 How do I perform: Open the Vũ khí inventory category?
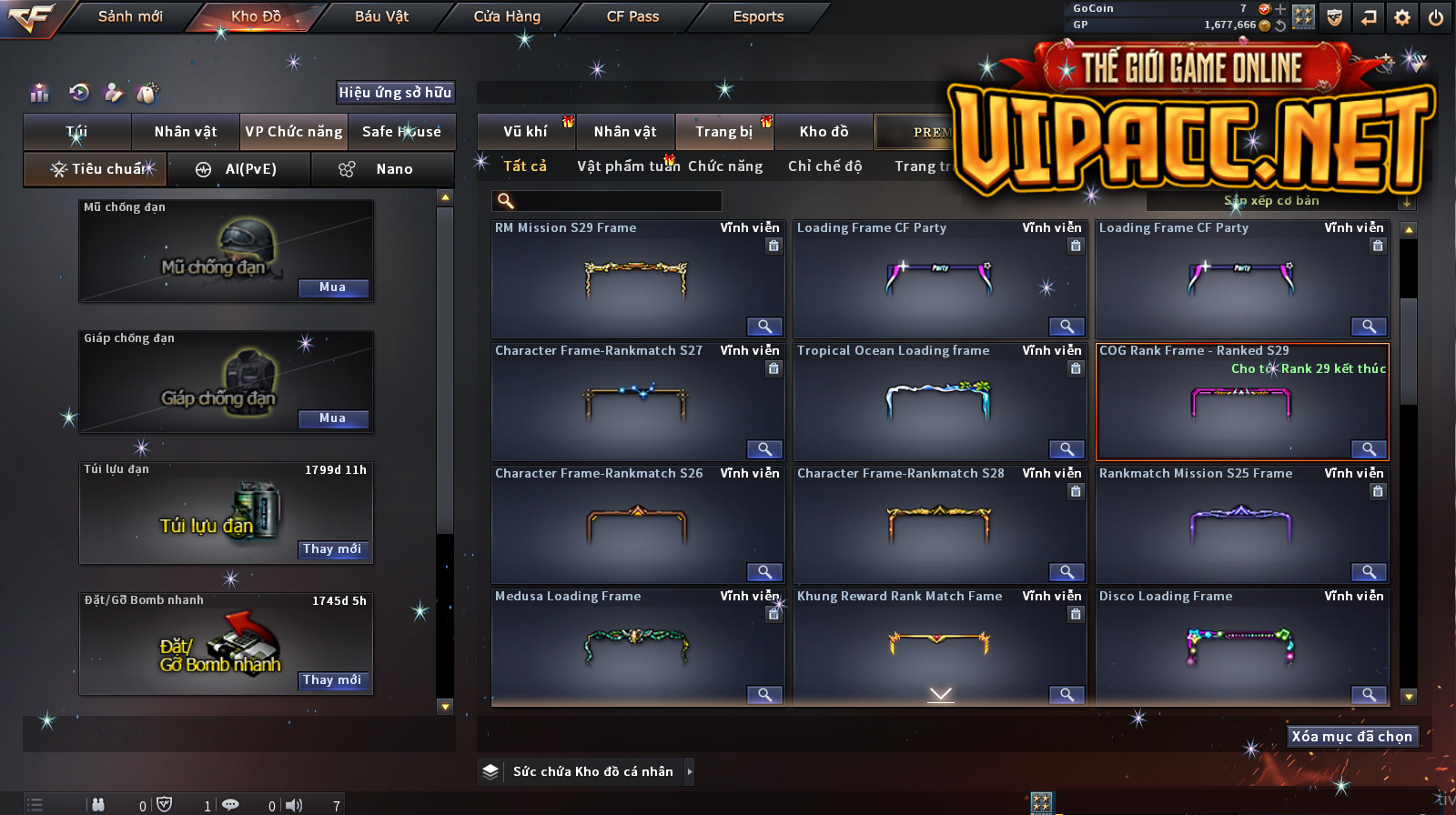pyautogui.click(x=526, y=132)
